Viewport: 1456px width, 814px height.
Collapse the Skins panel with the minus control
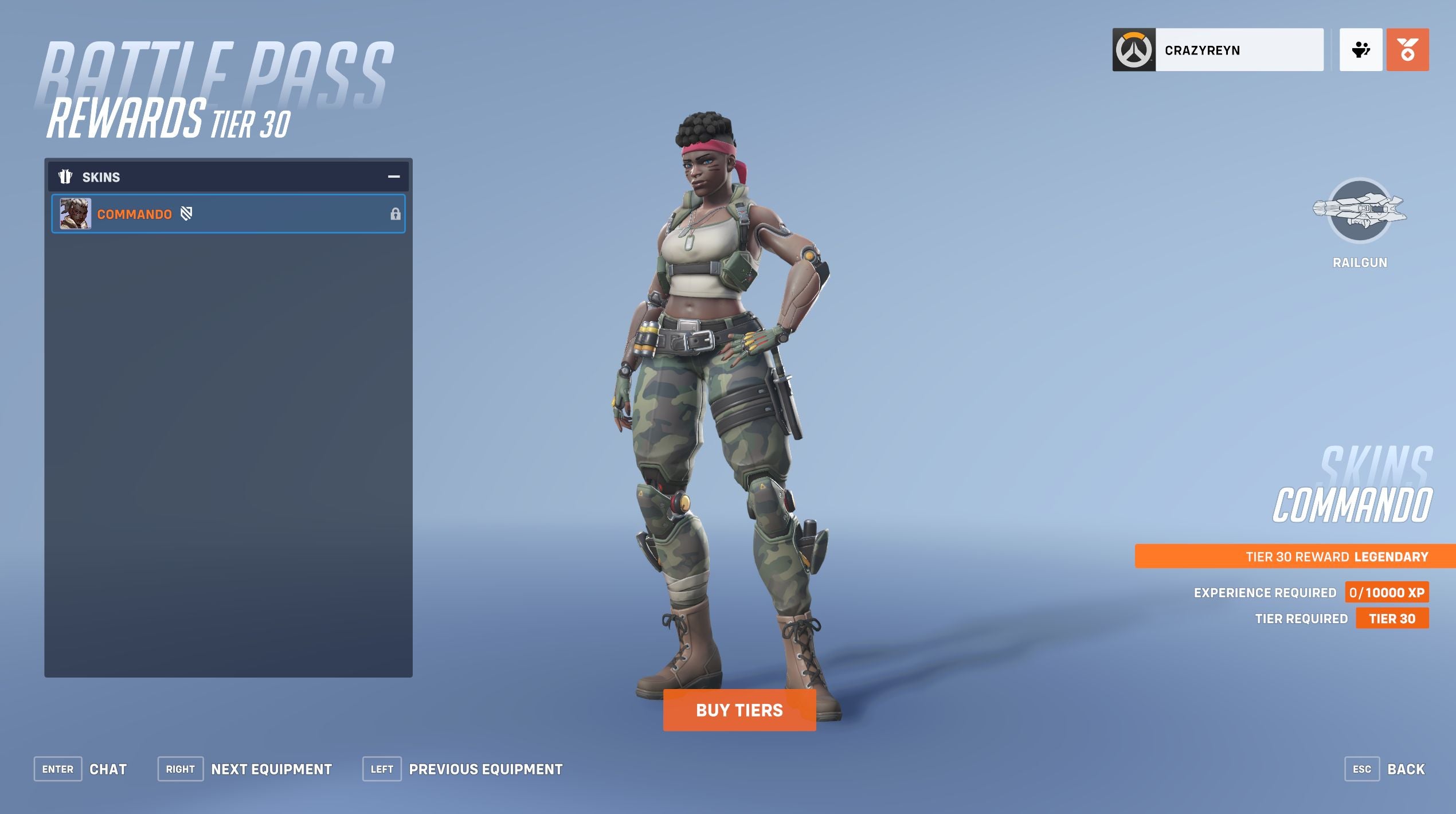393,177
